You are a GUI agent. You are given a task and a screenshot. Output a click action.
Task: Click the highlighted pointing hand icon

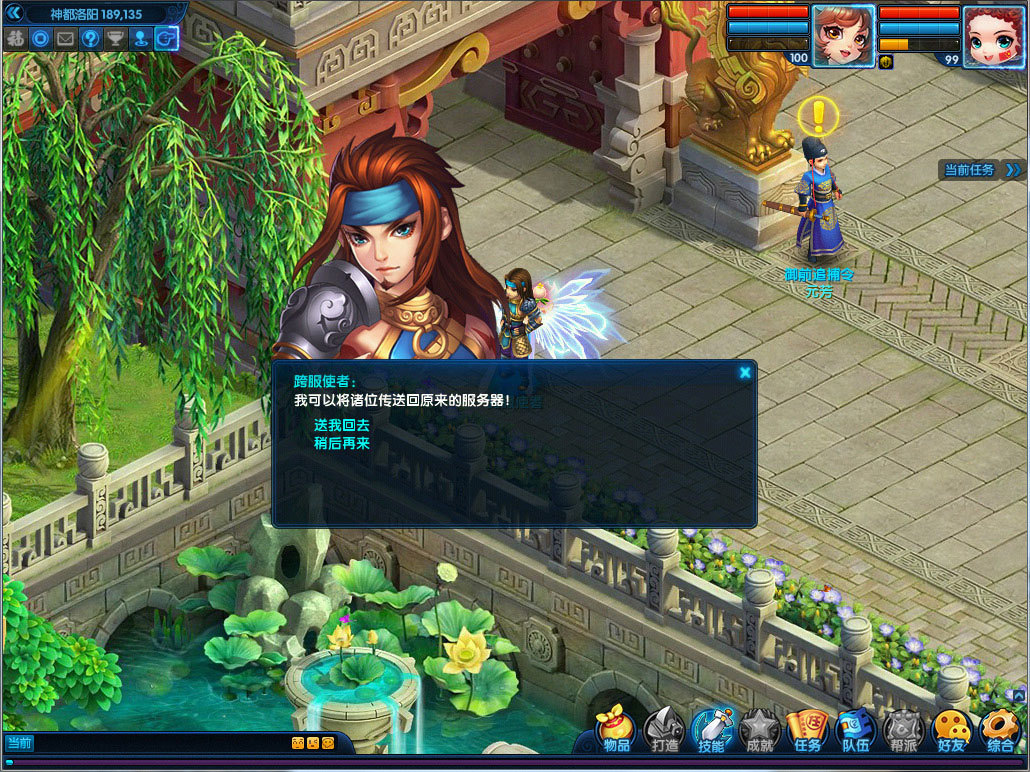166,39
